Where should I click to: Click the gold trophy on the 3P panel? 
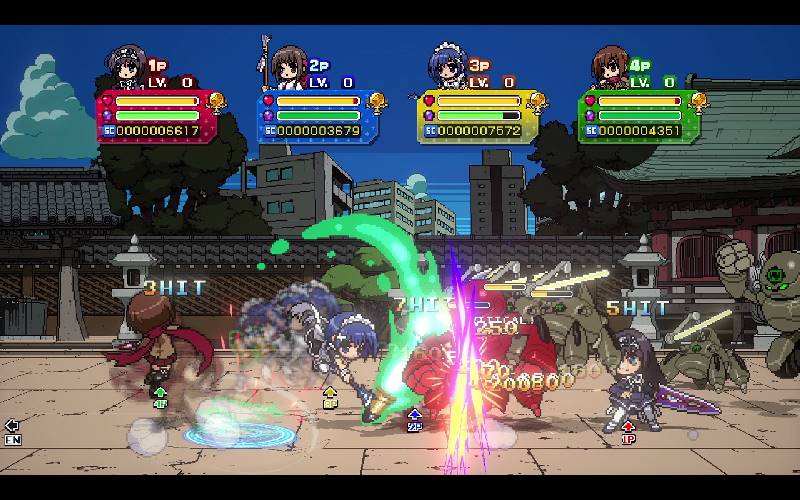click(537, 101)
